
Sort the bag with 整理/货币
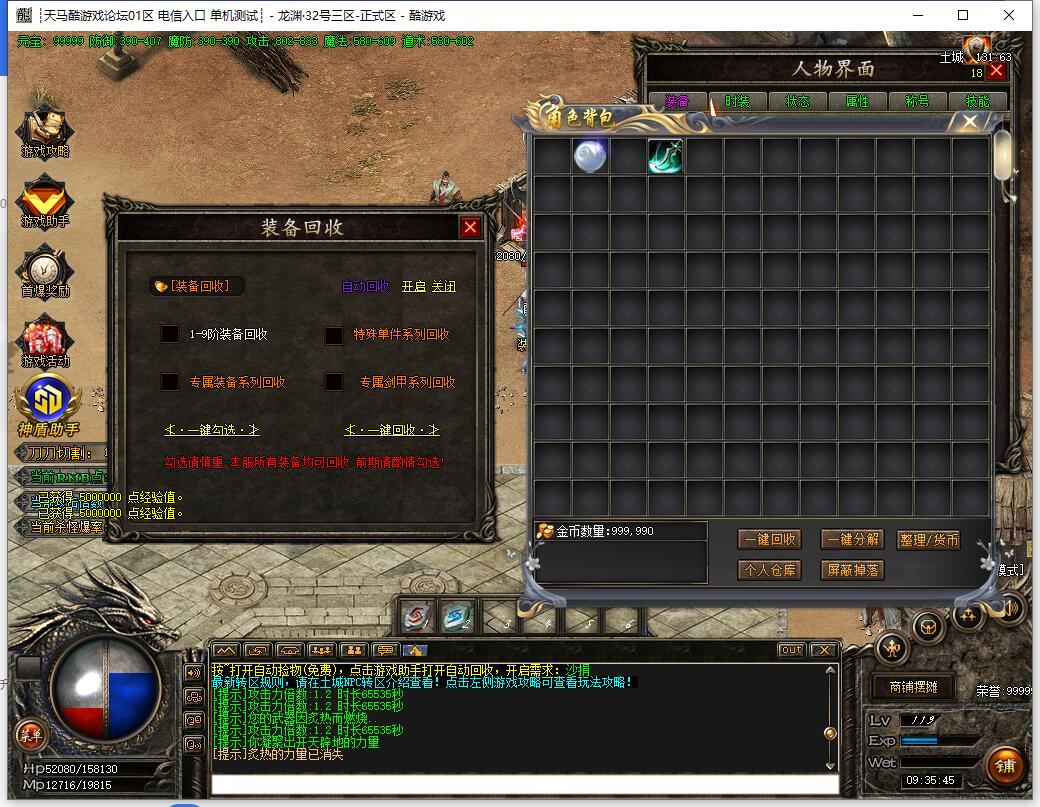pos(928,539)
